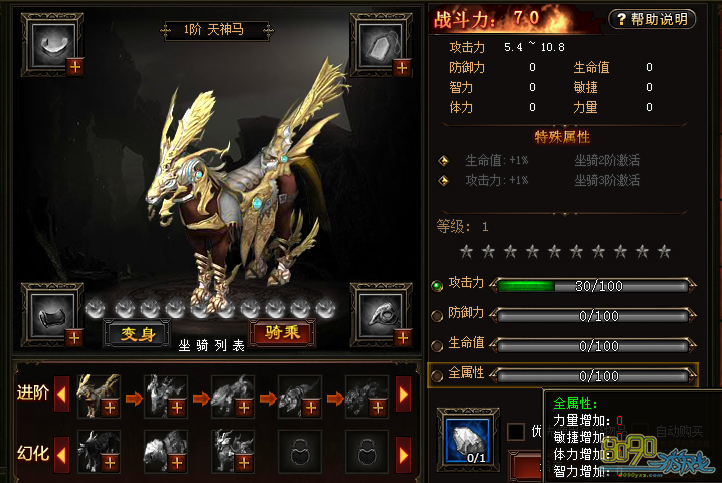Select the golden first-tier mount in 进阶 row

click(99, 395)
